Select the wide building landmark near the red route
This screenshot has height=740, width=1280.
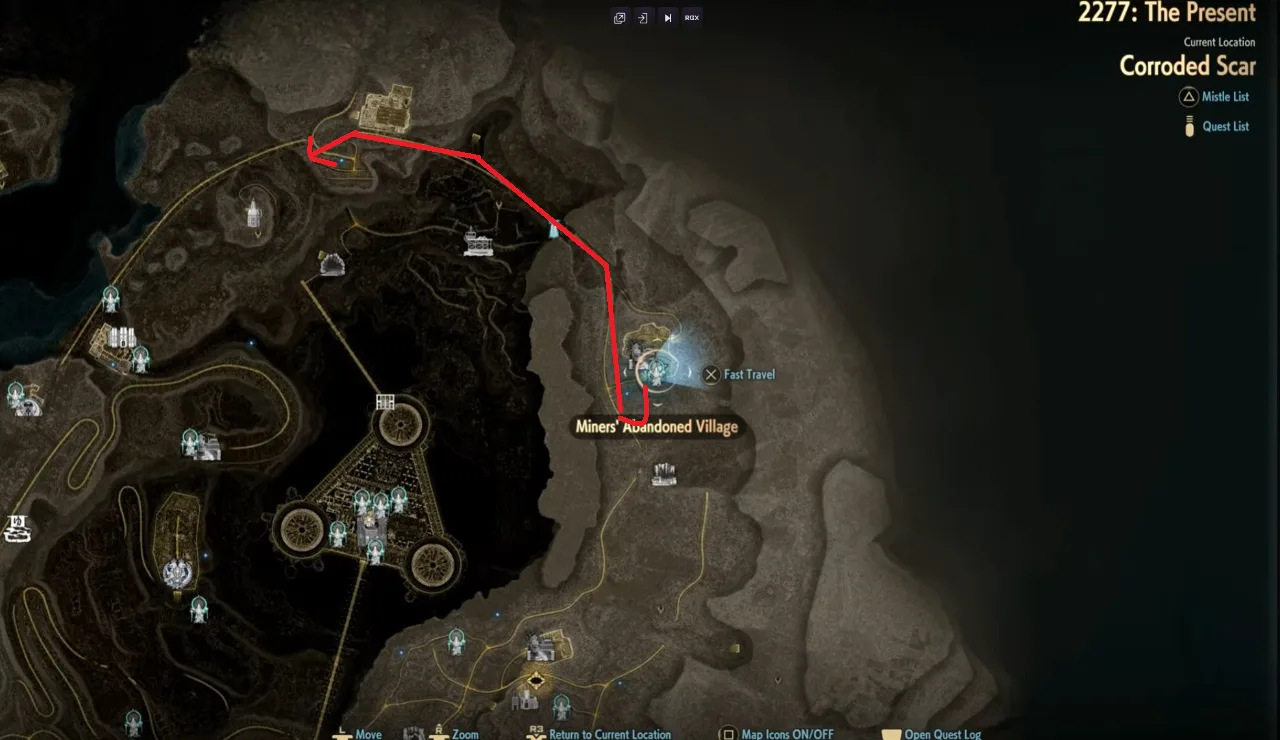(478, 243)
